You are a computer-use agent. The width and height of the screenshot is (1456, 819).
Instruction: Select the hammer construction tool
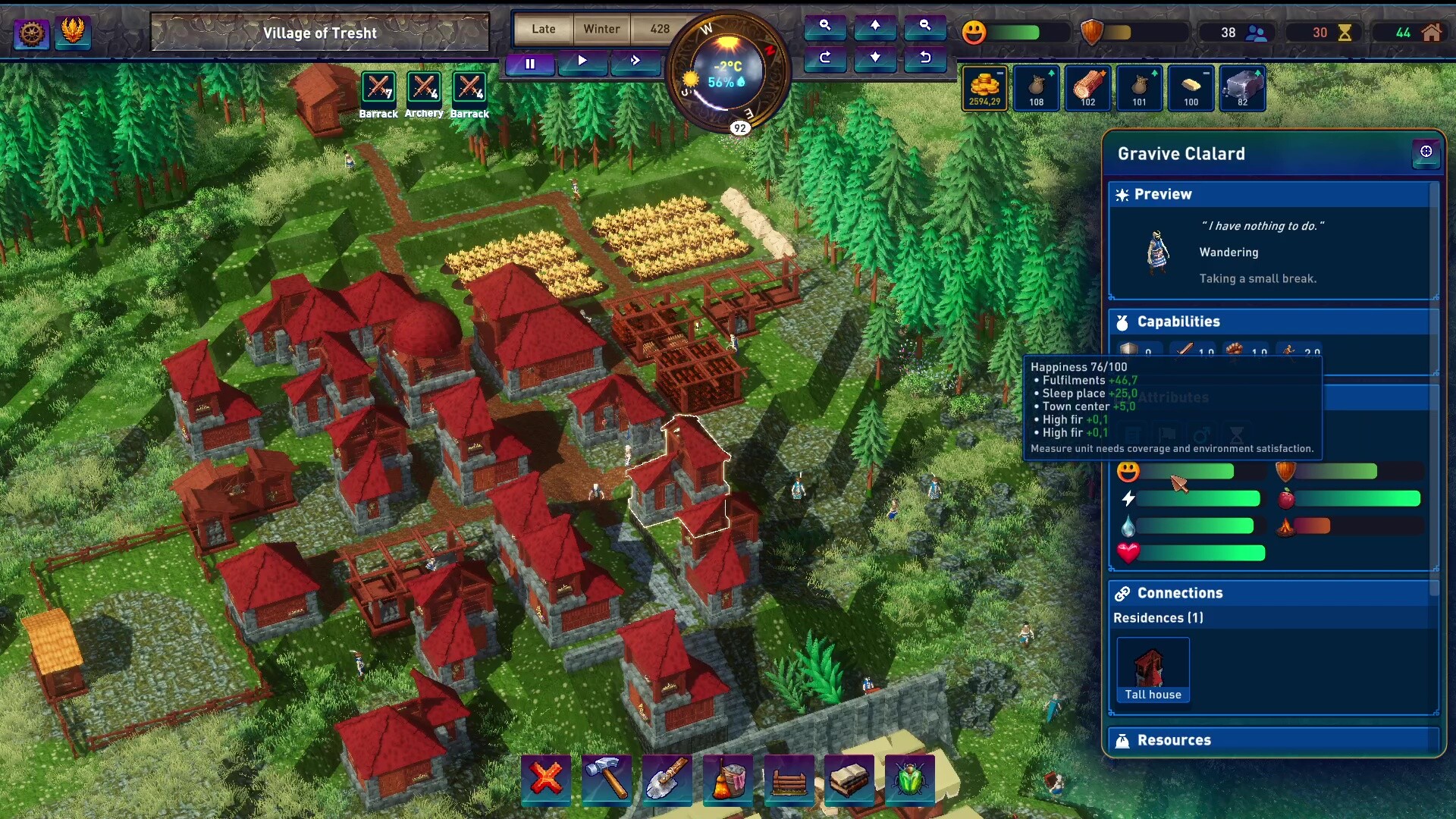[x=607, y=780]
